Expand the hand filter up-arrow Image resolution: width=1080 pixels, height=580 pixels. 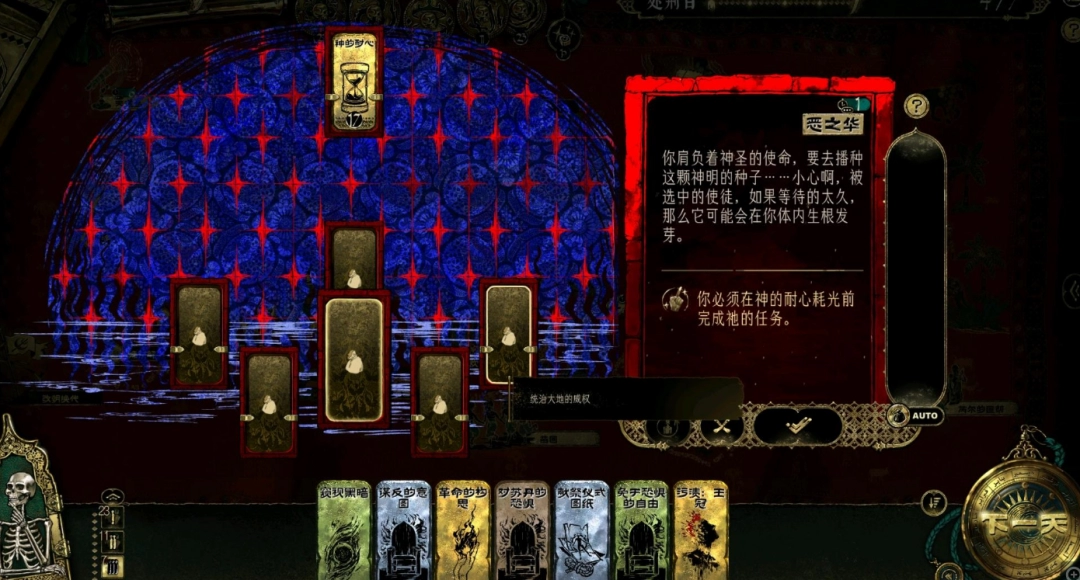(x=113, y=495)
